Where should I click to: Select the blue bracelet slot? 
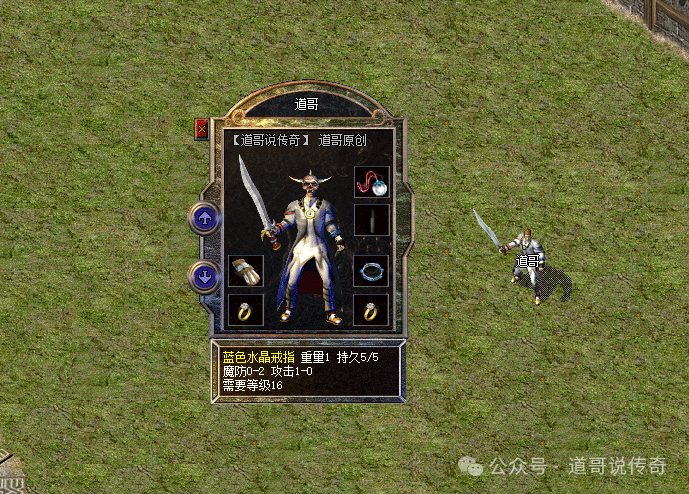click(x=371, y=271)
